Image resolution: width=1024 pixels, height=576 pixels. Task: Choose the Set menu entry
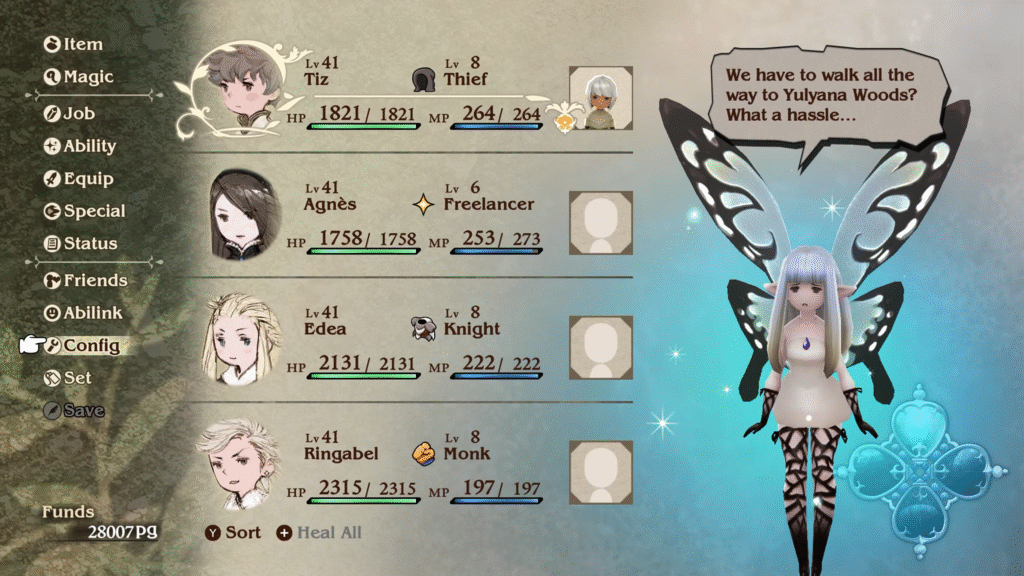point(68,378)
